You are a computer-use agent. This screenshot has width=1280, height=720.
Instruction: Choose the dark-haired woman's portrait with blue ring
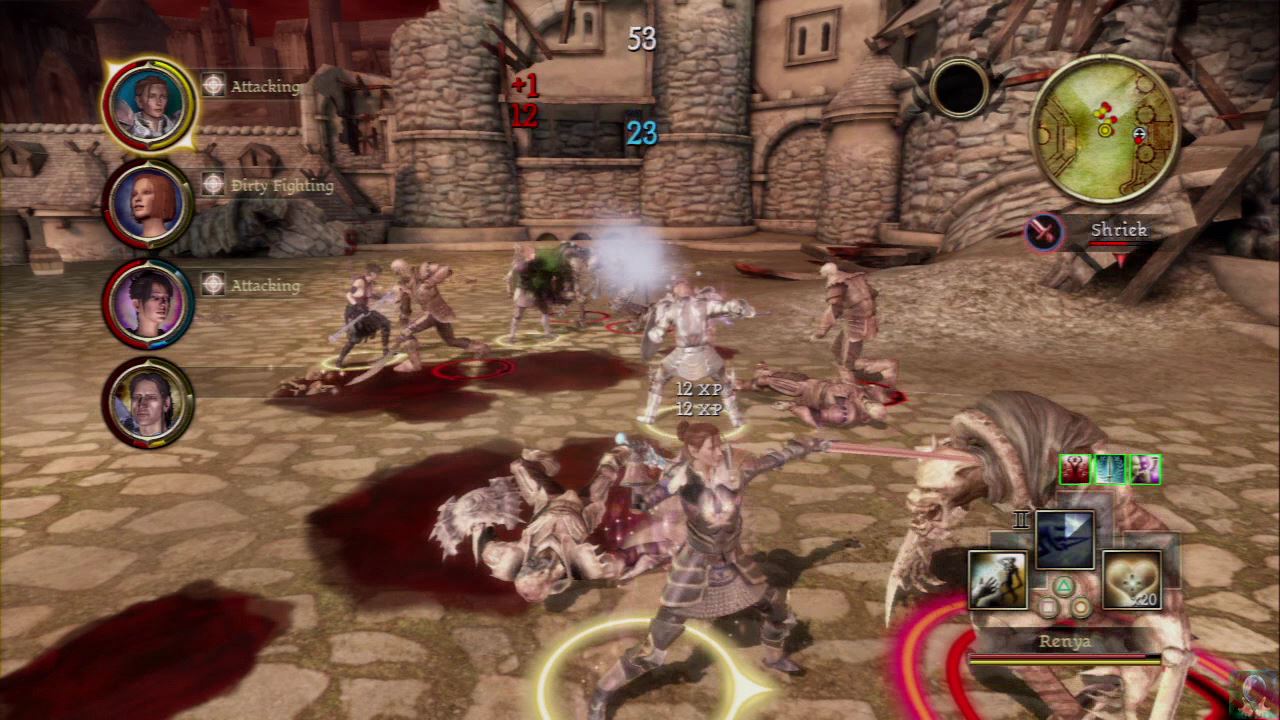pyautogui.click(x=148, y=303)
